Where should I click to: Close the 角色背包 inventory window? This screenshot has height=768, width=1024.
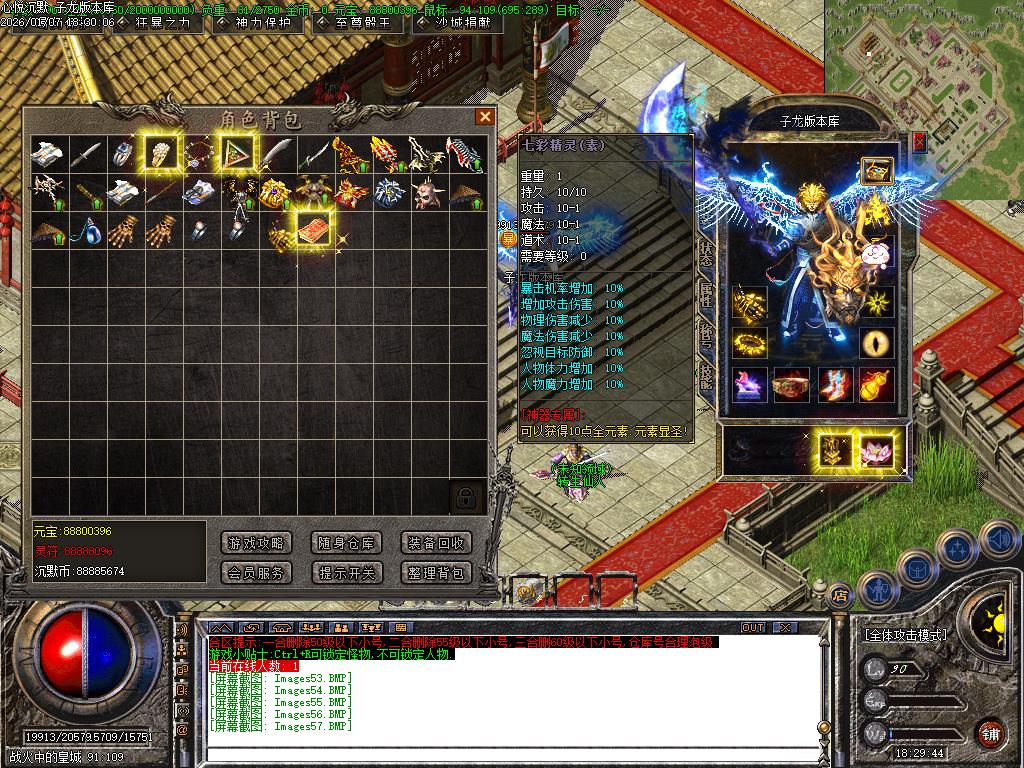click(x=485, y=117)
